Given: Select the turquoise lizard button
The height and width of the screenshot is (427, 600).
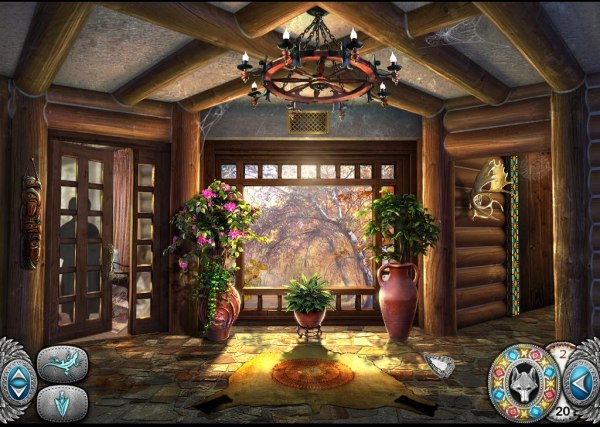Looking at the screenshot, I should tap(62, 365).
